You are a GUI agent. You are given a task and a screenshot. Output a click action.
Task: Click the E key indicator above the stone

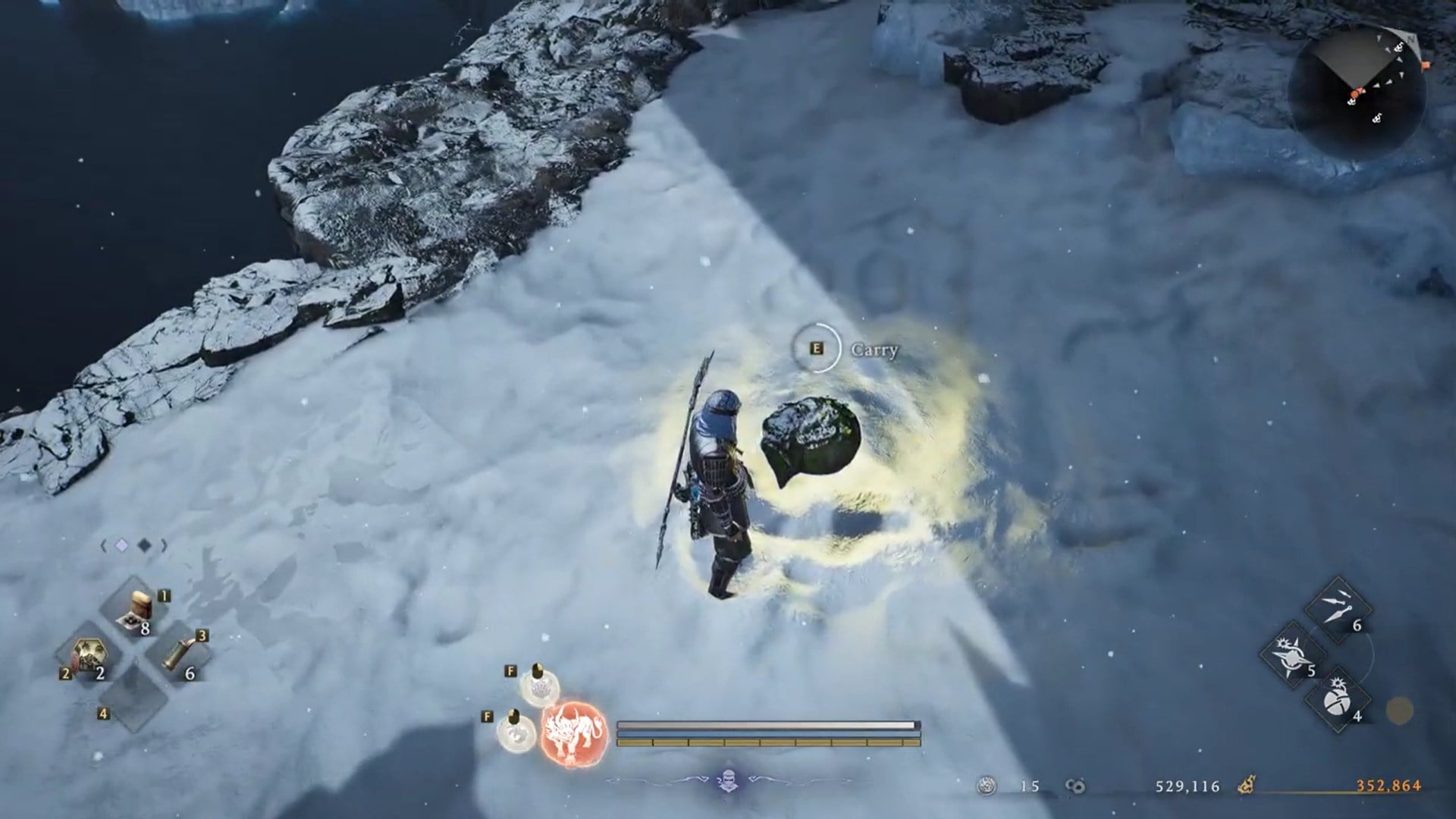click(815, 349)
